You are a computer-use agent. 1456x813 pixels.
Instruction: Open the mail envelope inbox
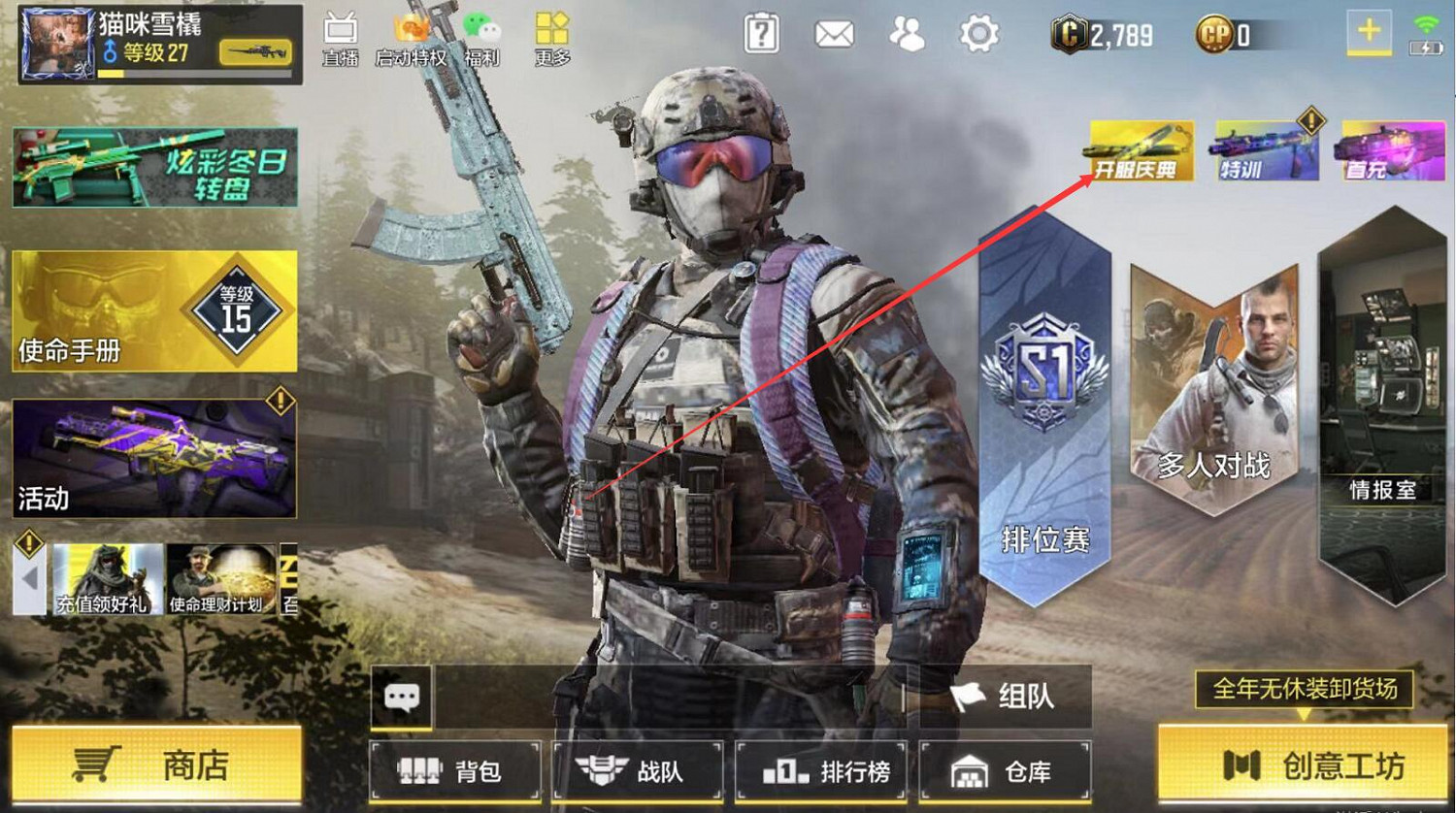(x=835, y=32)
